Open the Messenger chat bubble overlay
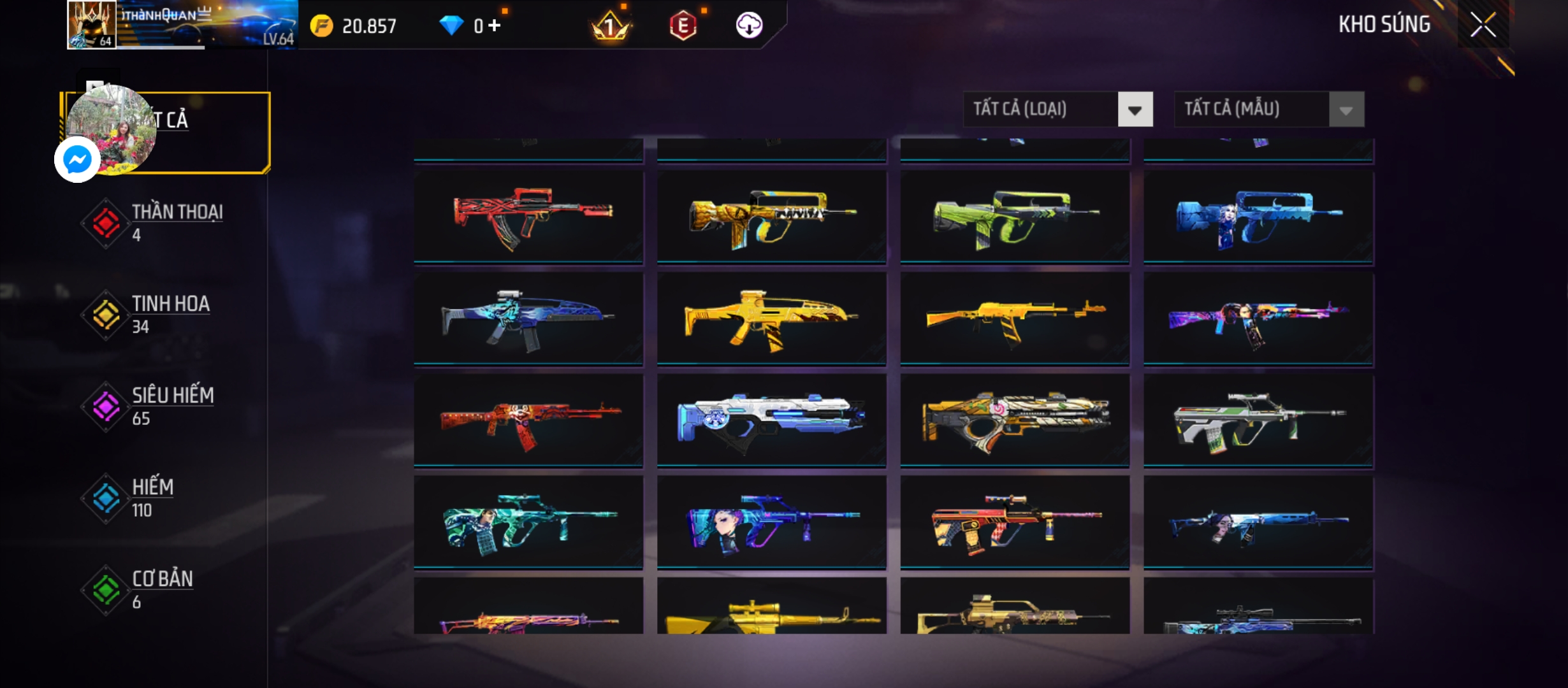The image size is (1568, 688). pos(77,159)
